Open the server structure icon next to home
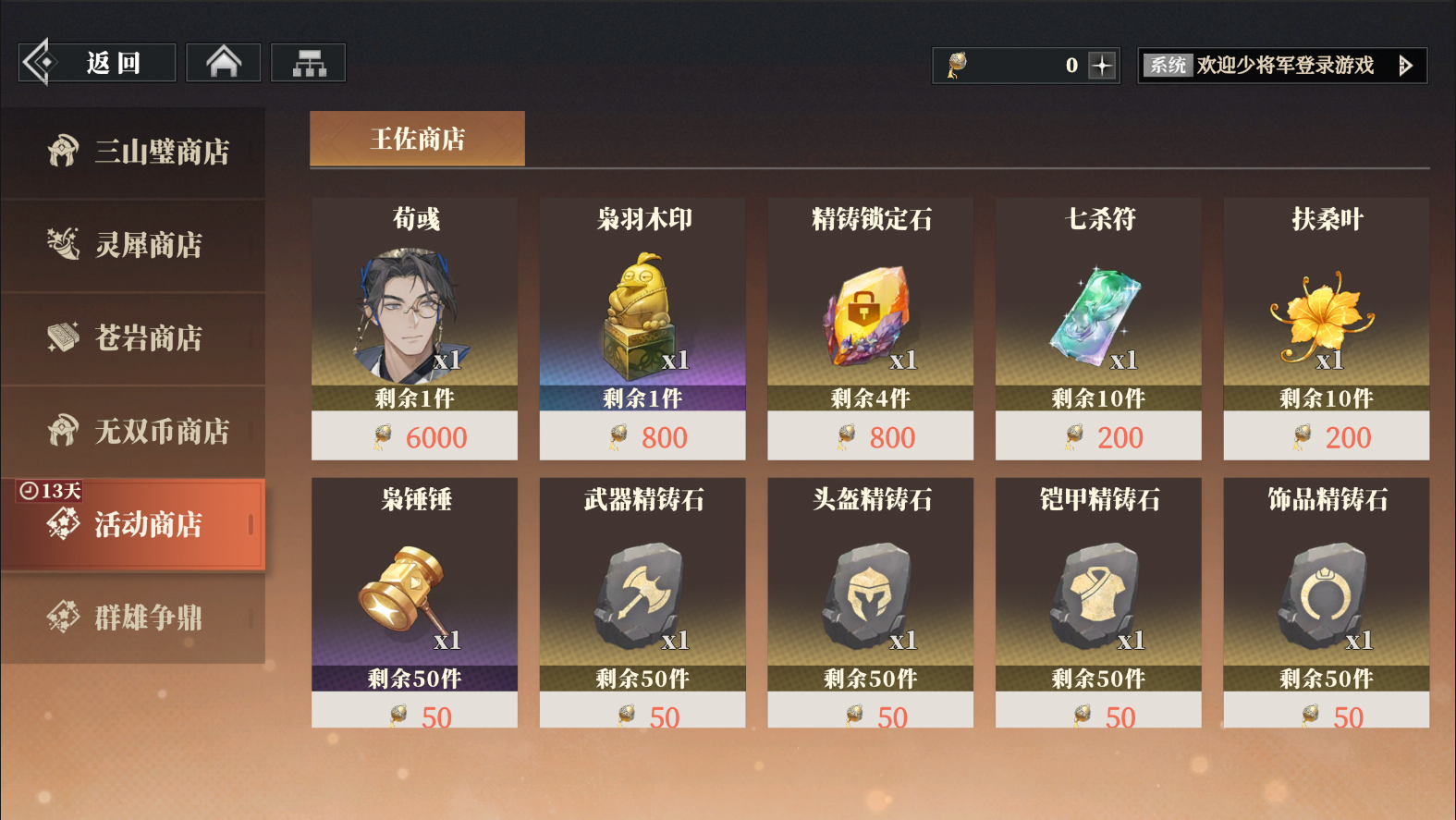Viewport: 1456px width, 820px height. 308,61
